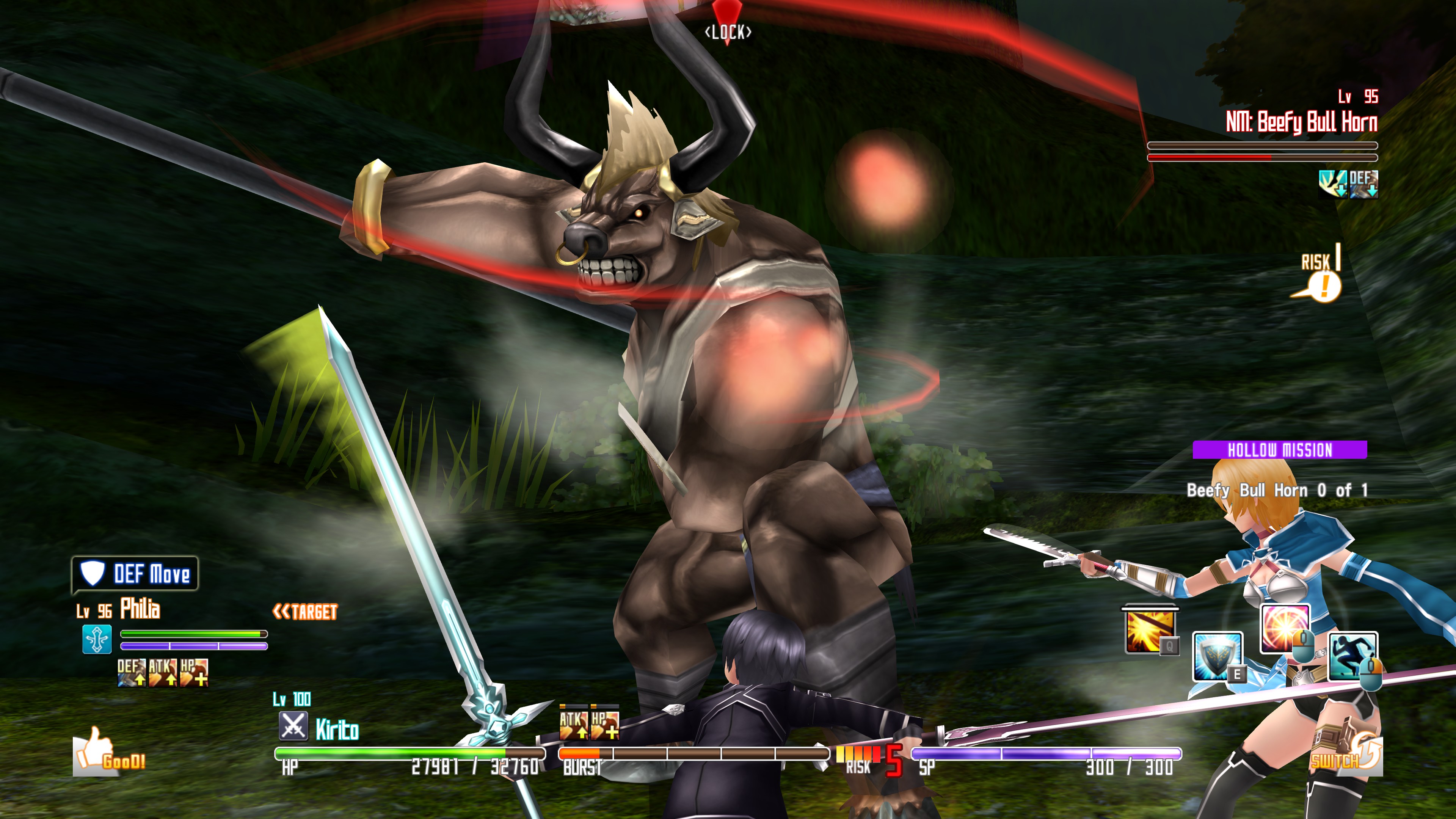
Task: Click the orange TARGET indicator
Action: click(305, 612)
